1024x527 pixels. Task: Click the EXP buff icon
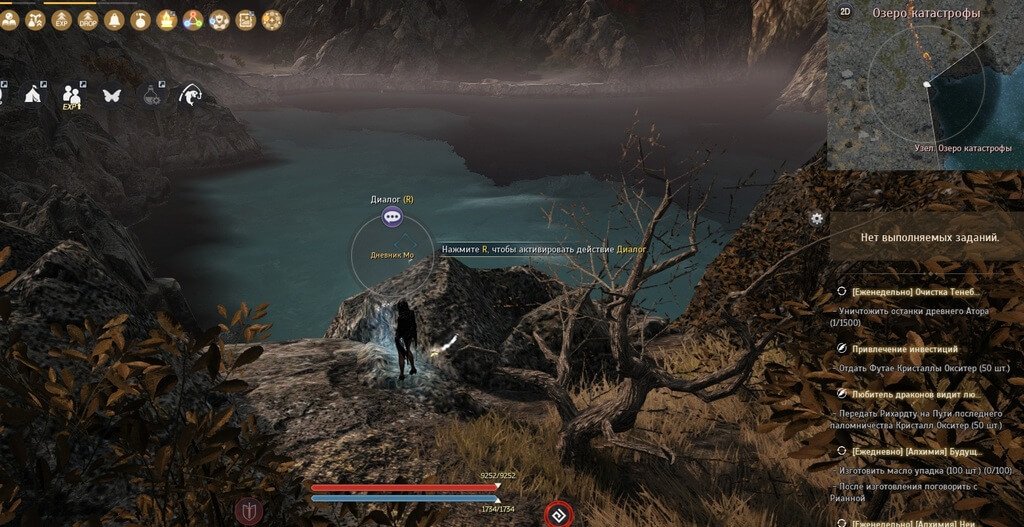[62, 19]
